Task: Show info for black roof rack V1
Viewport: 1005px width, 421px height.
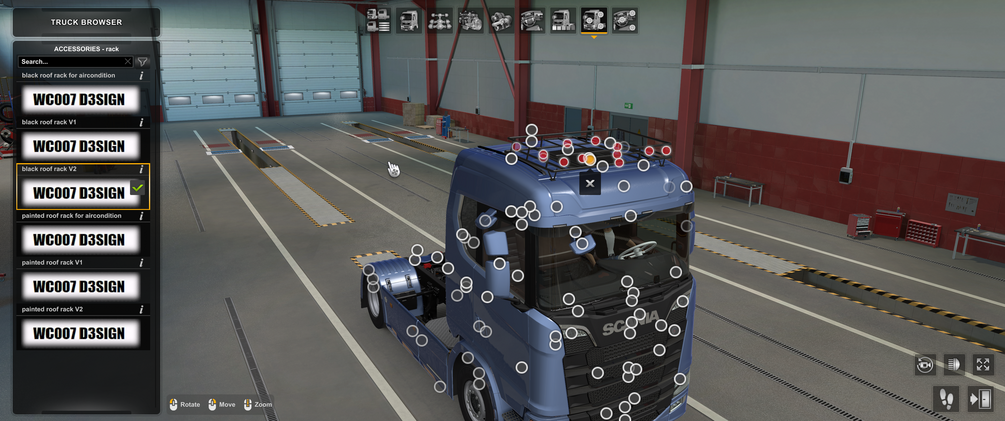Action: [141, 123]
